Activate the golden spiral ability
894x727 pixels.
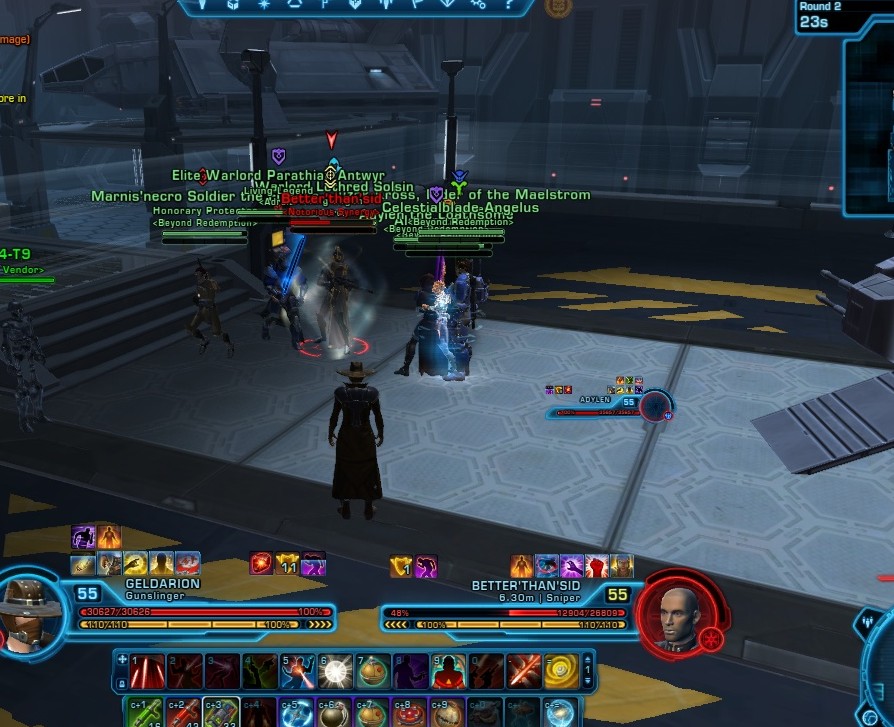[x=561, y=672]
